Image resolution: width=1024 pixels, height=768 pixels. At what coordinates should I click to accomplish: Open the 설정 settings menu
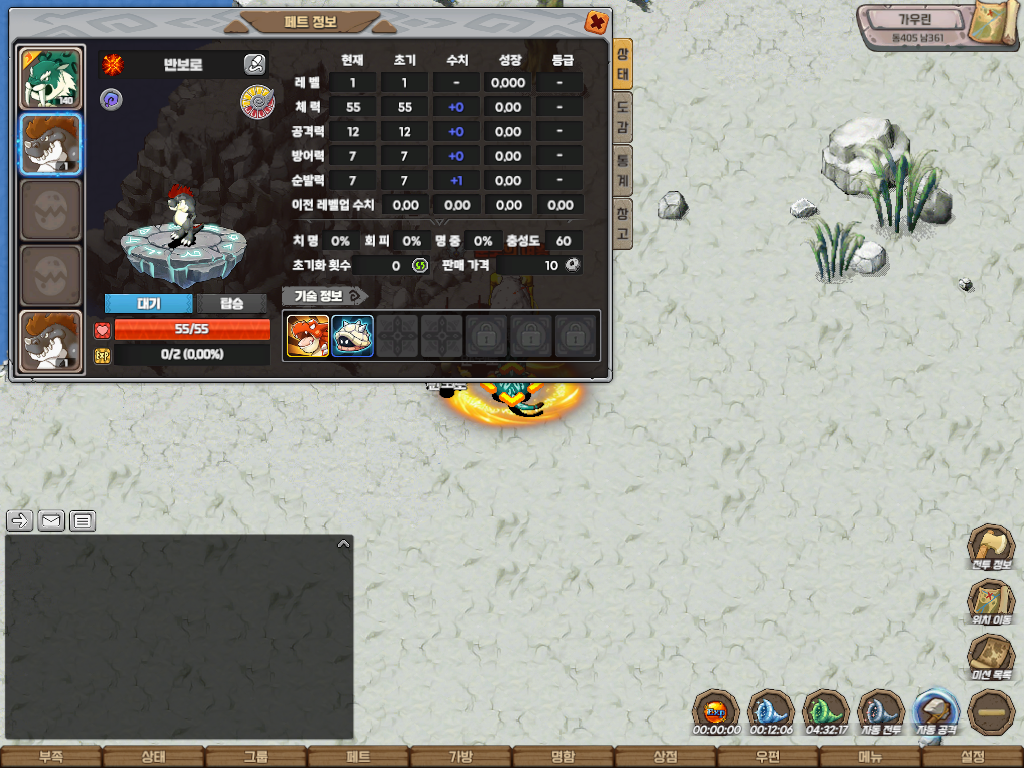click(x=972, y=757)
